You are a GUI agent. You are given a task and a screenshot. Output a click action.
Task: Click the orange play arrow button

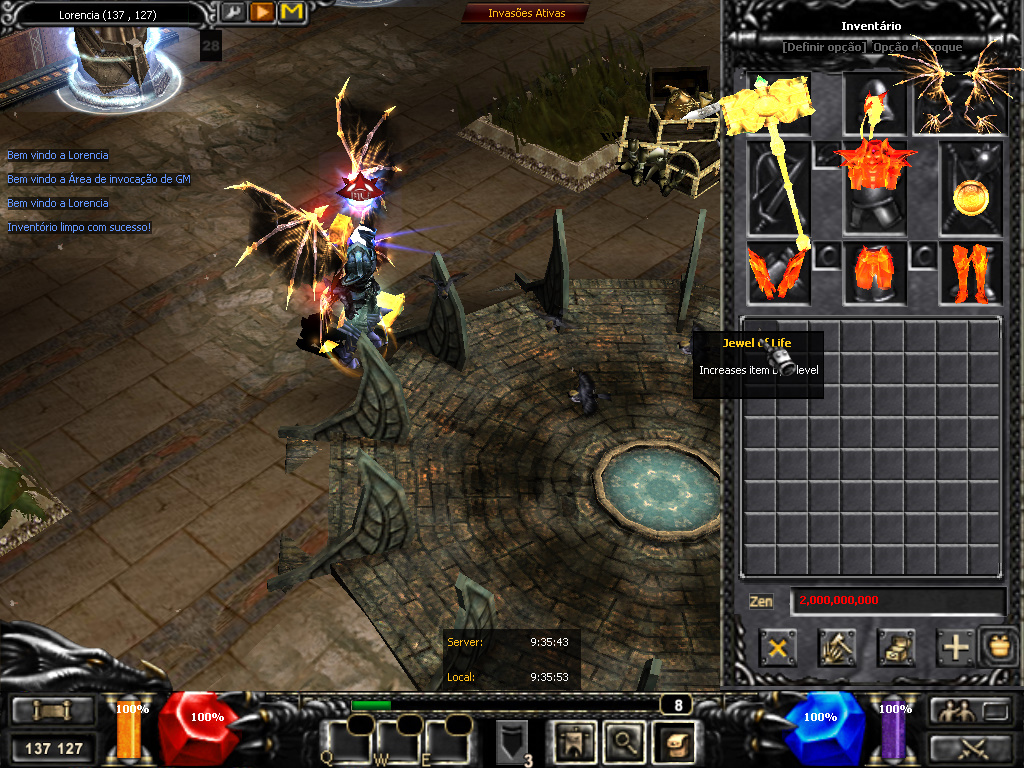[262, 12]
